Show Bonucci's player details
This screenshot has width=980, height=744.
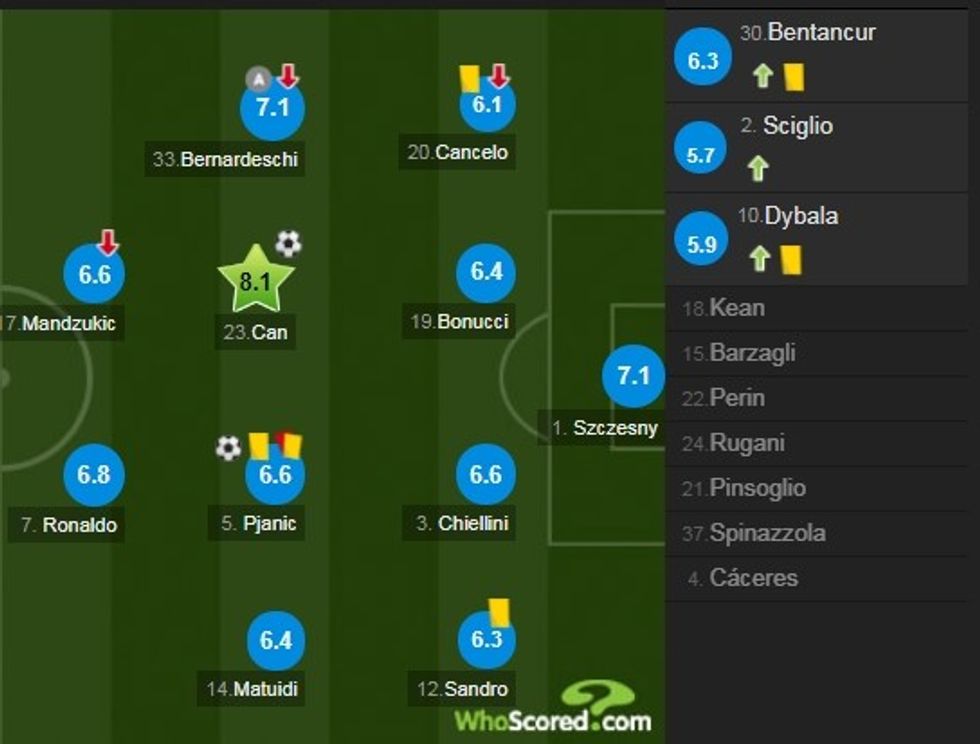[486, 272]
